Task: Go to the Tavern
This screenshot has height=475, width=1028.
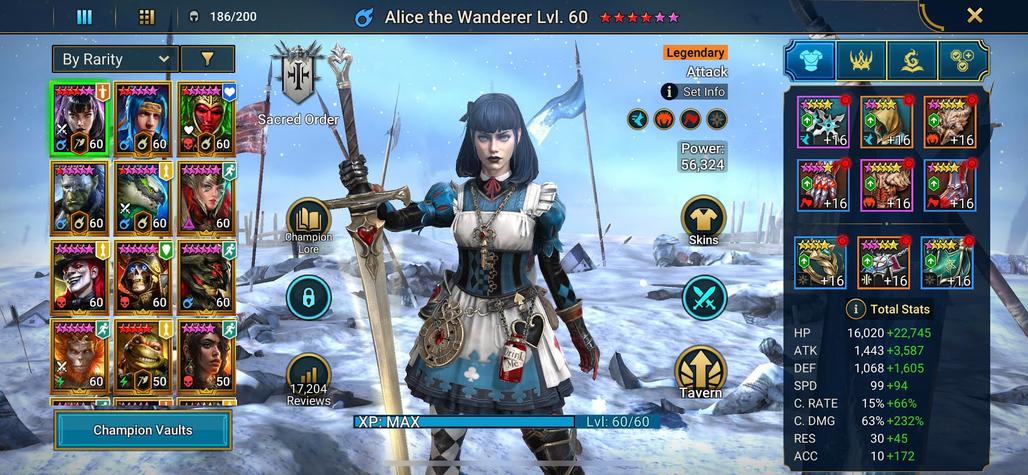Action: tap(704, 372)
